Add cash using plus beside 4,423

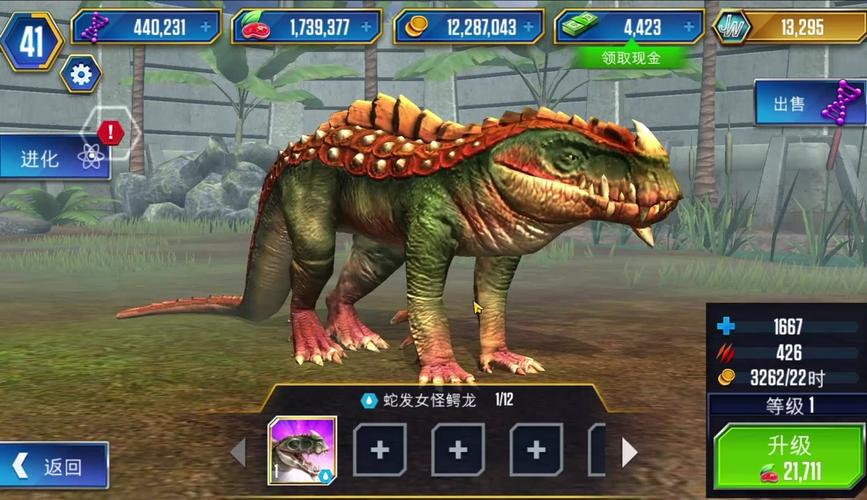690,27
